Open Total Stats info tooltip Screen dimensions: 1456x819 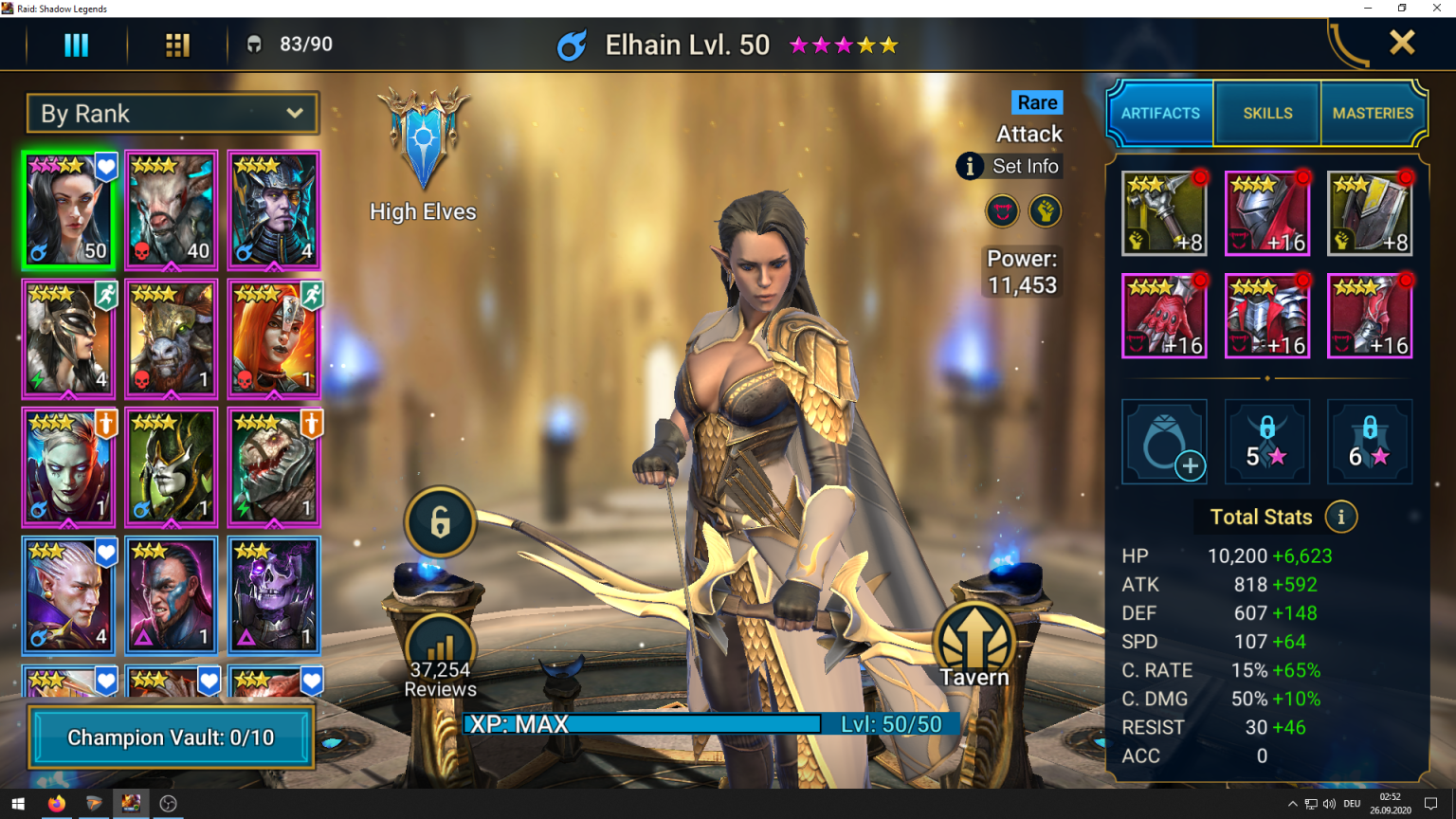point(1341,517)
